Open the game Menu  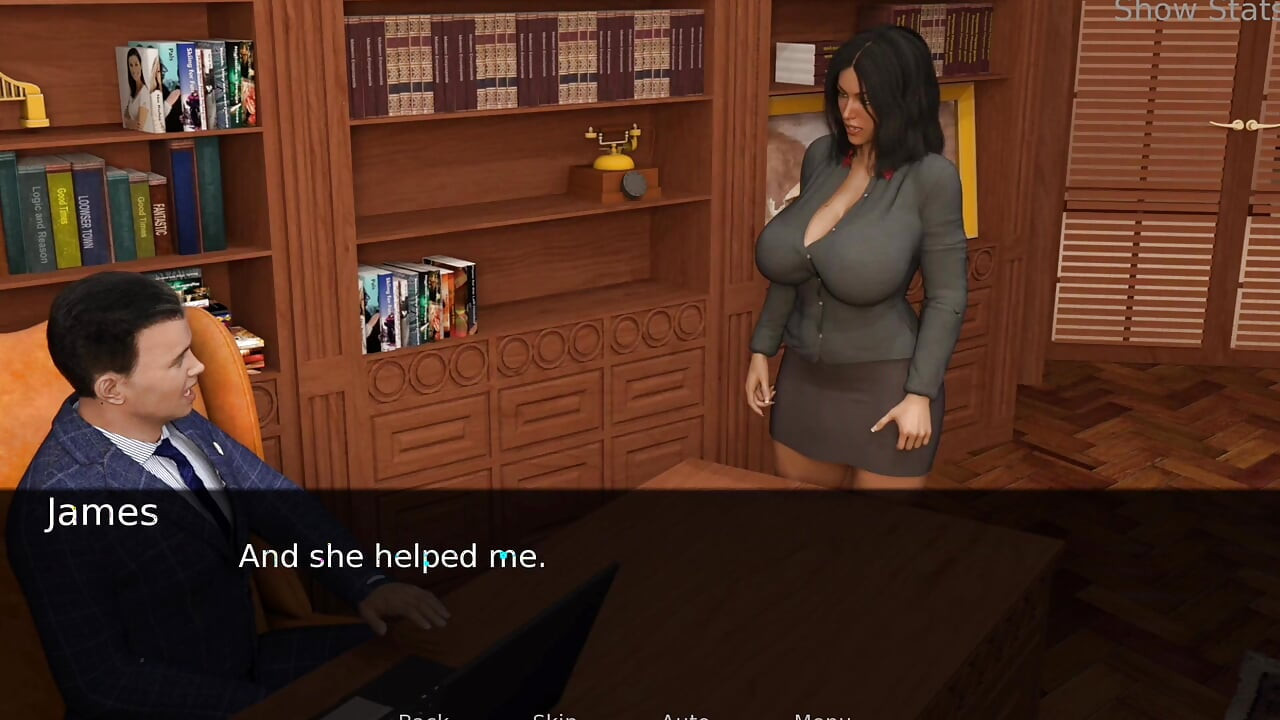point(822,716)
